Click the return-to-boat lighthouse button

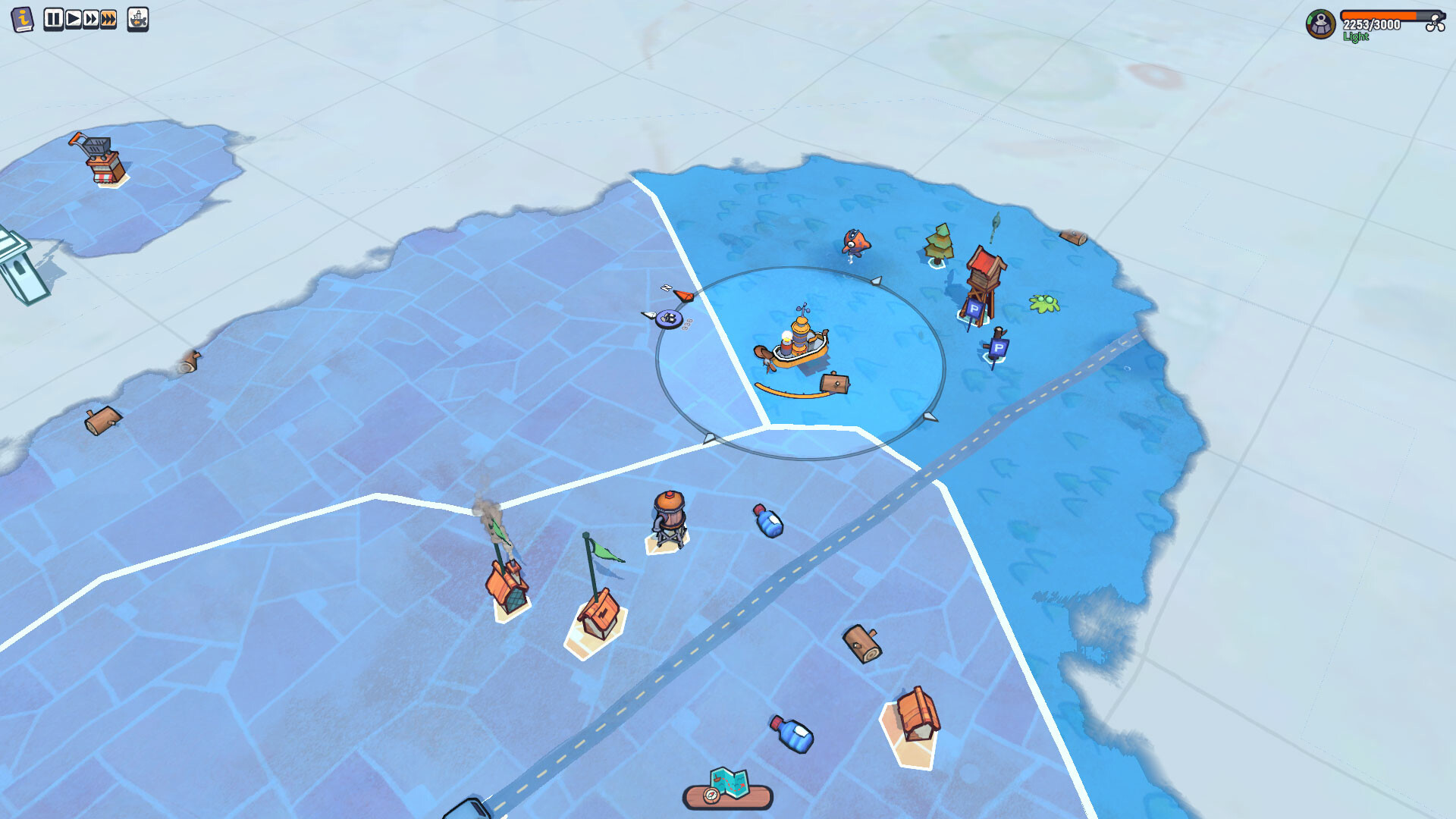click(138, 19)
